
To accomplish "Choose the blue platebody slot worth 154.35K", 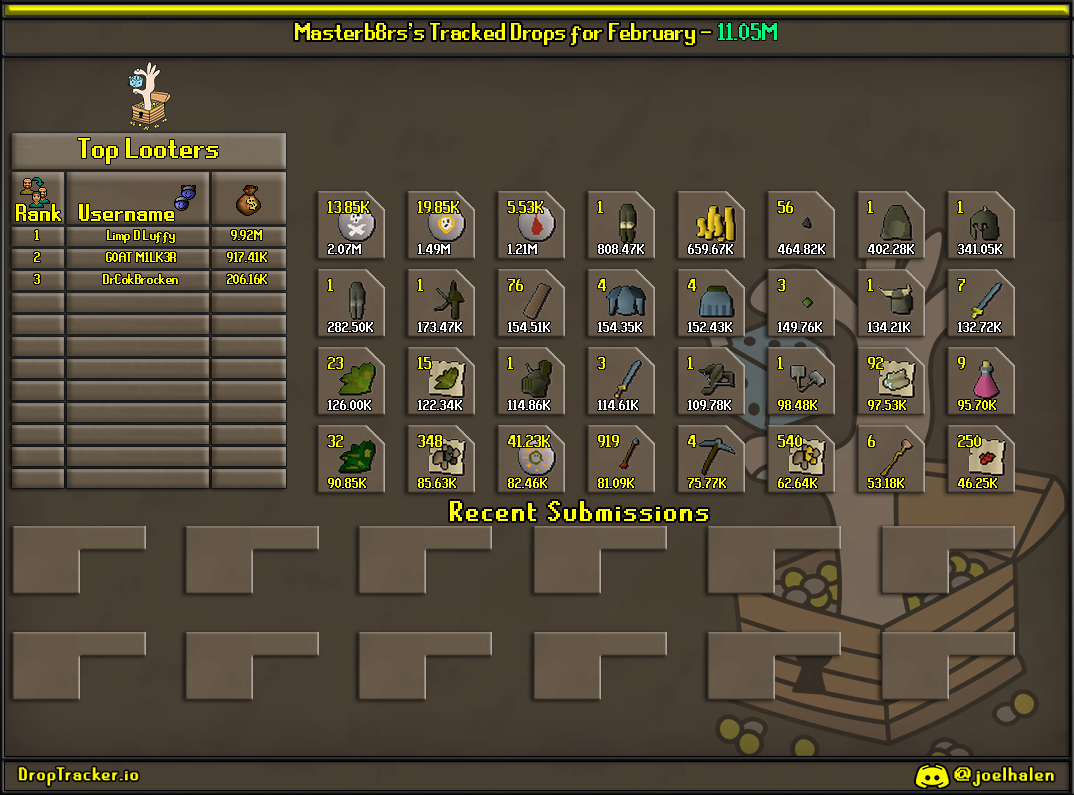I will tap(621, 303).
